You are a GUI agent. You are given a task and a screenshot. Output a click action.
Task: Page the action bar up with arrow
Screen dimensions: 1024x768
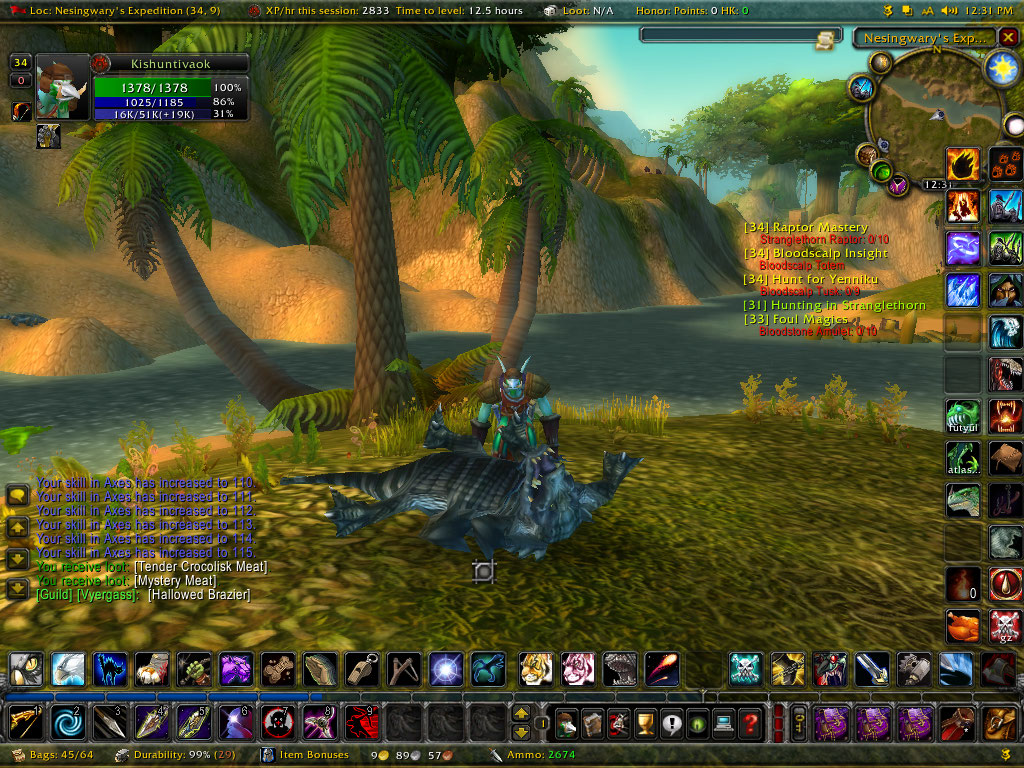coord(521,713)
